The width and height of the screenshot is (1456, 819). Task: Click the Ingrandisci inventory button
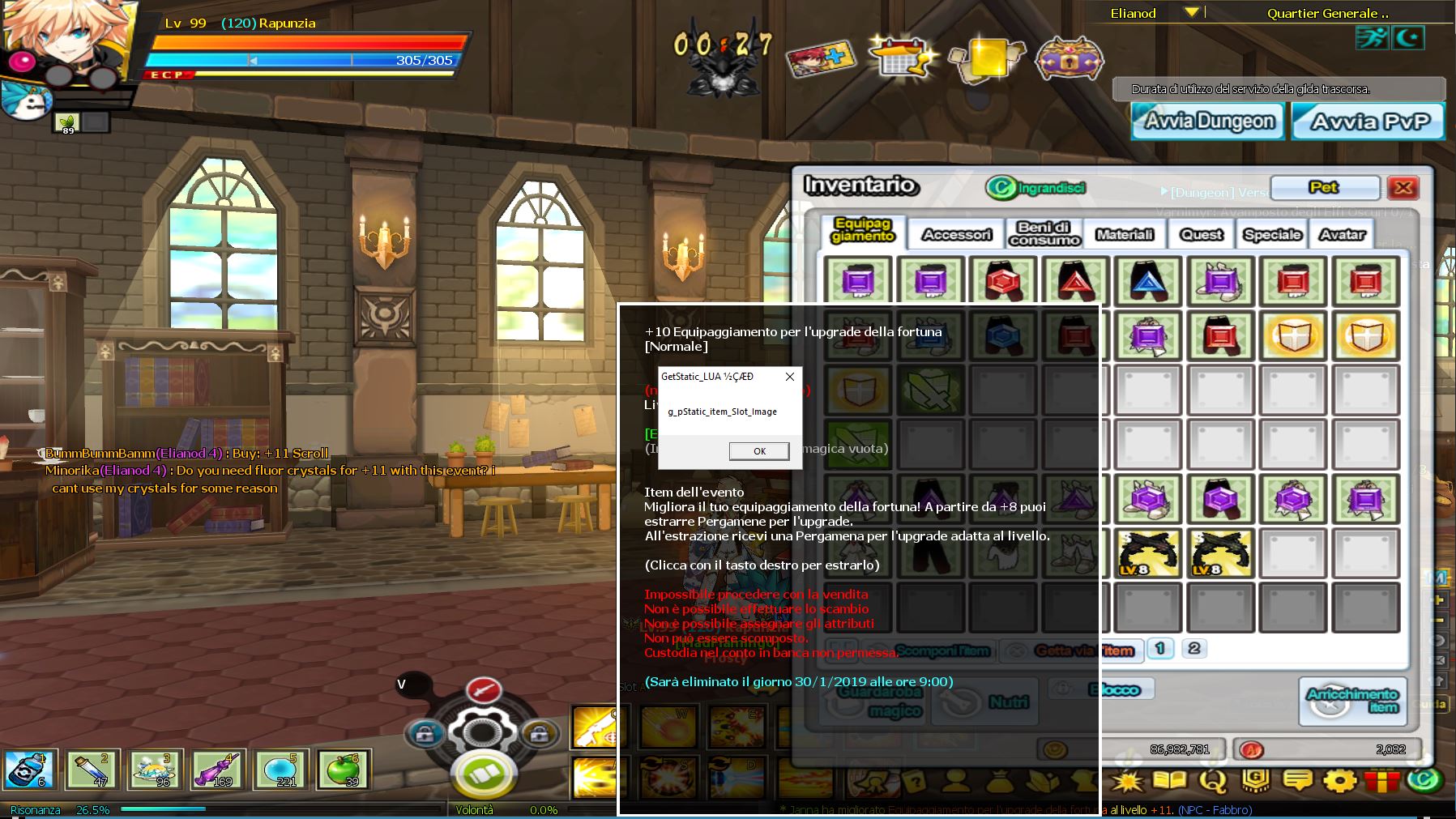(x=1036, y=188)
